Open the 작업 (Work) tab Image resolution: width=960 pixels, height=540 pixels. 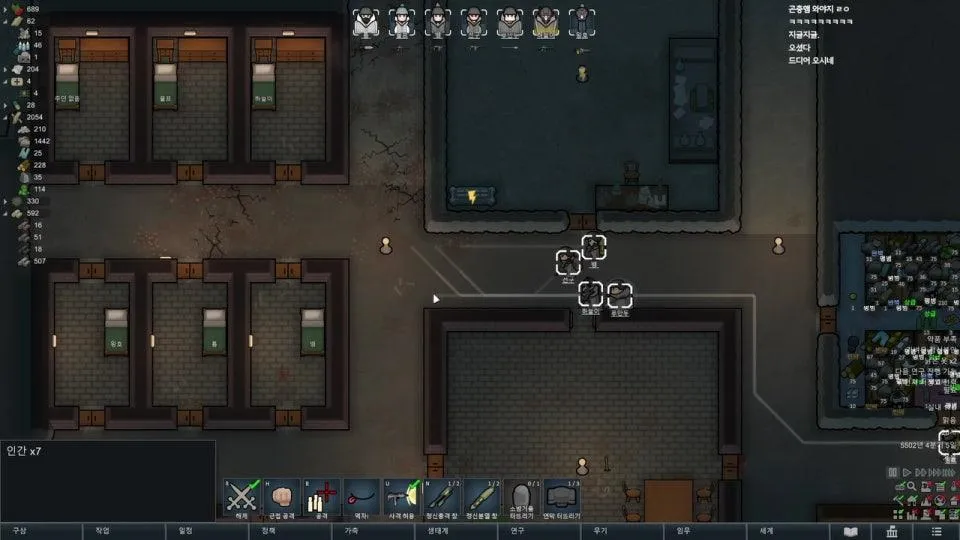(x=102, y=531)
